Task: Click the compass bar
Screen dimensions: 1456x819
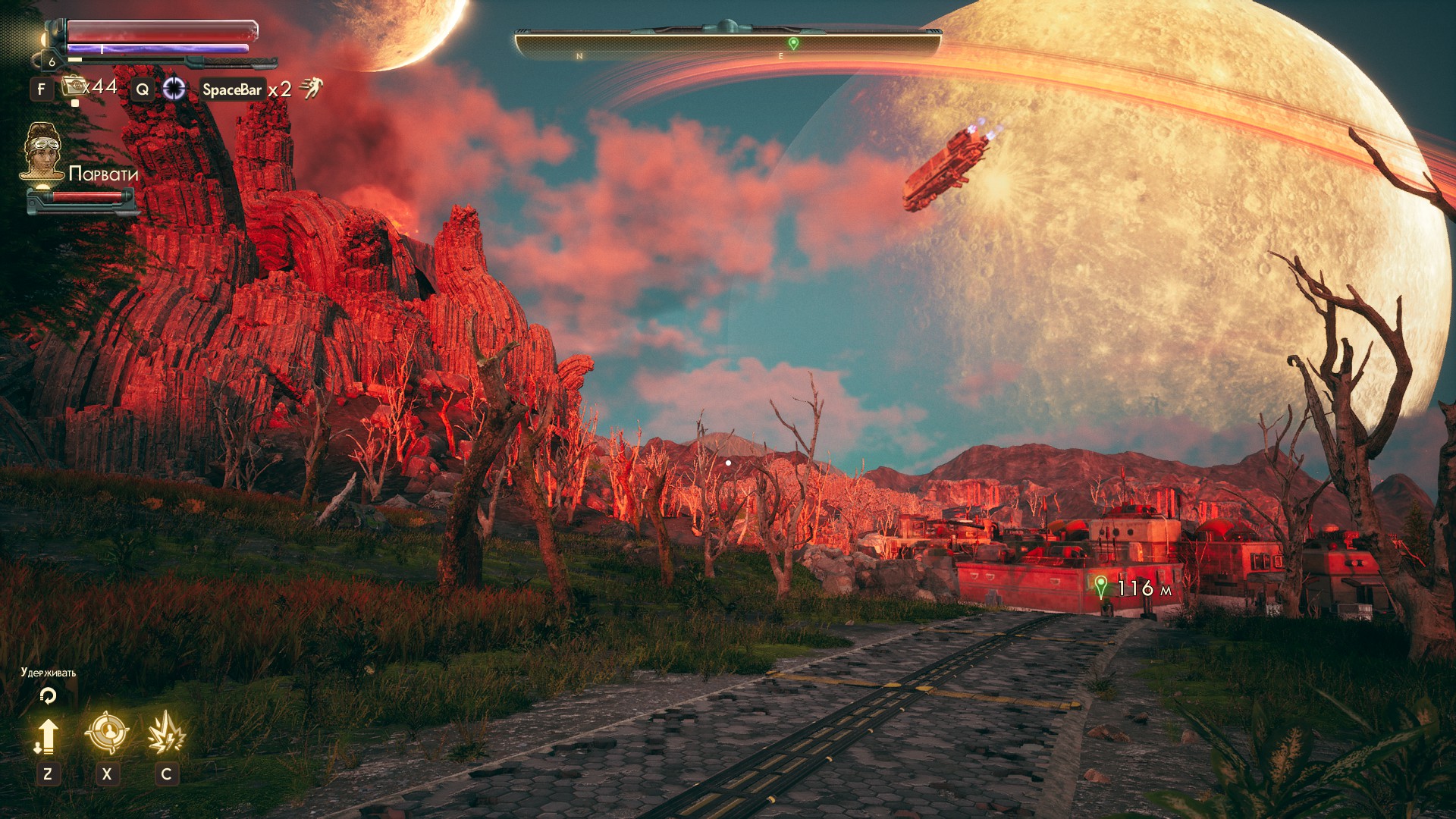Action: [728, 44]
